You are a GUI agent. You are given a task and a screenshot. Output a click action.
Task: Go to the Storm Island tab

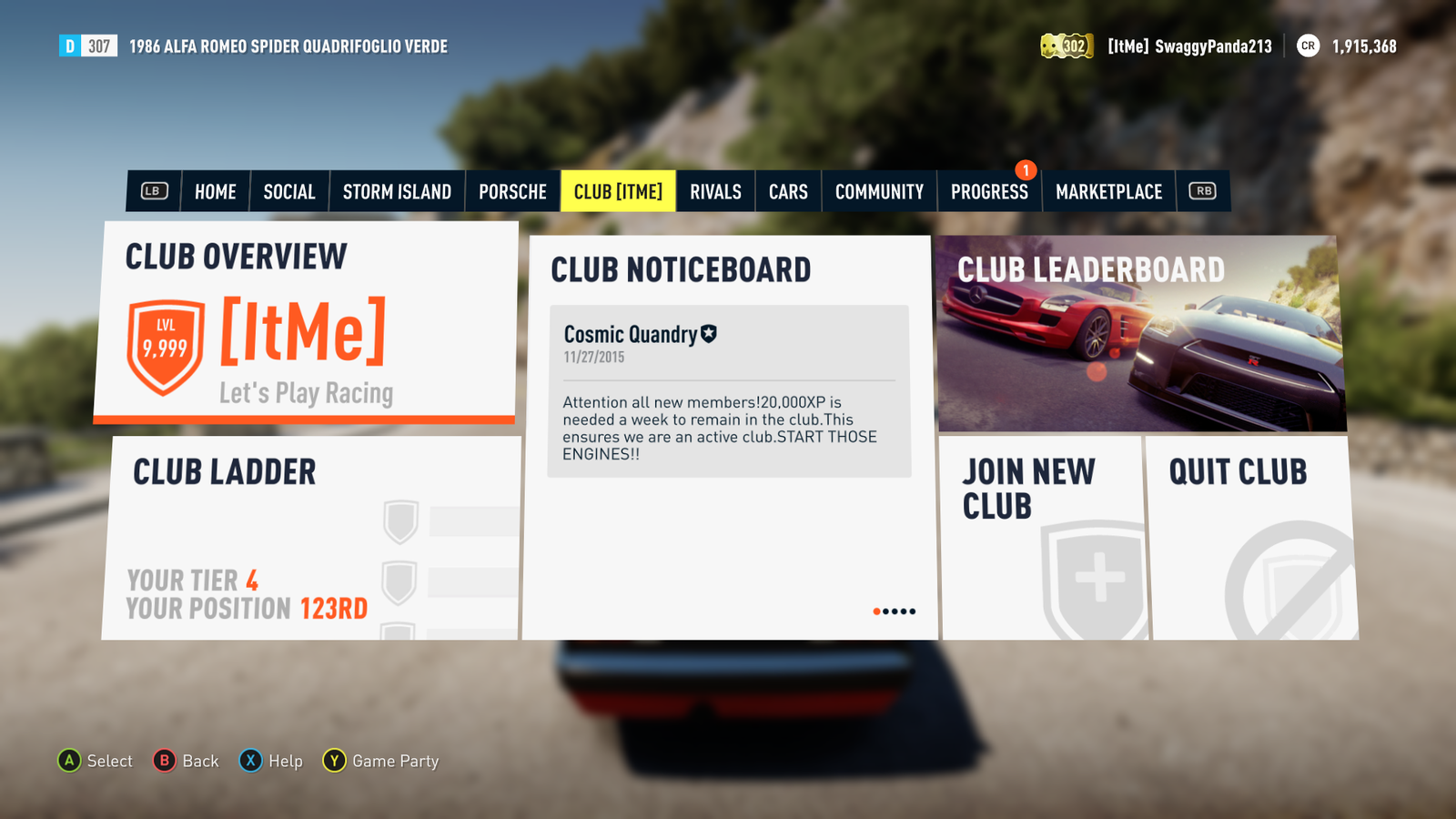coord(397,192)
